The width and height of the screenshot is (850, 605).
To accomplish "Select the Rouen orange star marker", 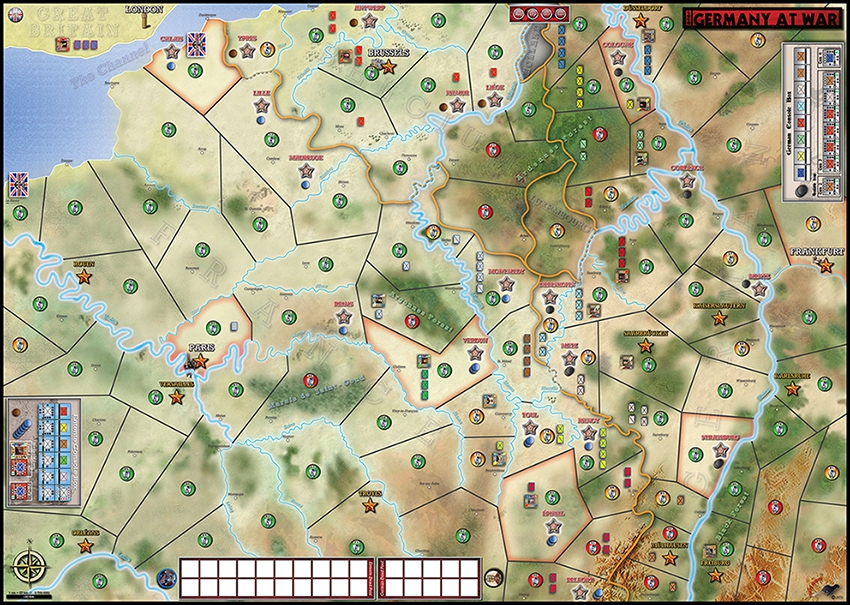I will (83, 276).
